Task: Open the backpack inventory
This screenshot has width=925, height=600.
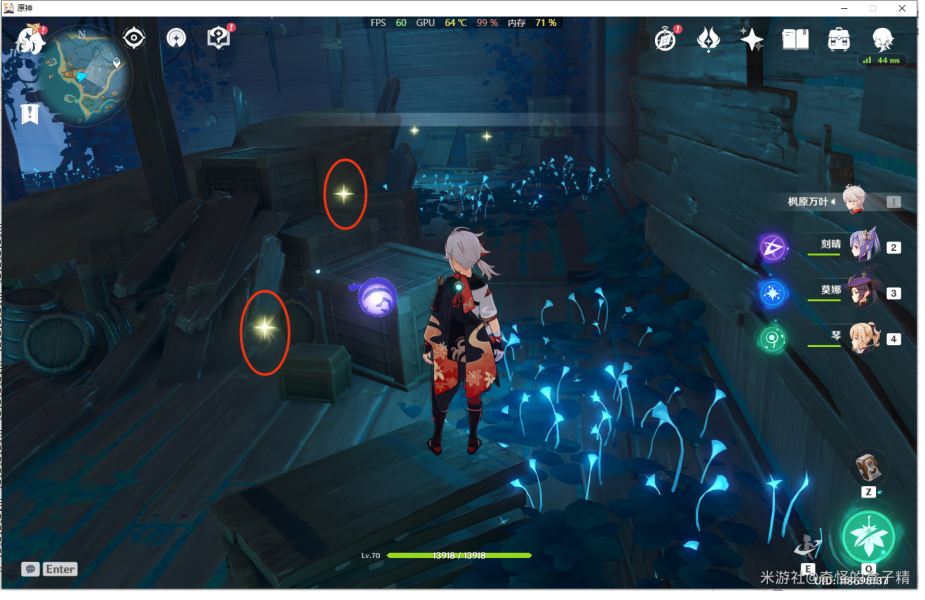Action: (x=839, y=39)
